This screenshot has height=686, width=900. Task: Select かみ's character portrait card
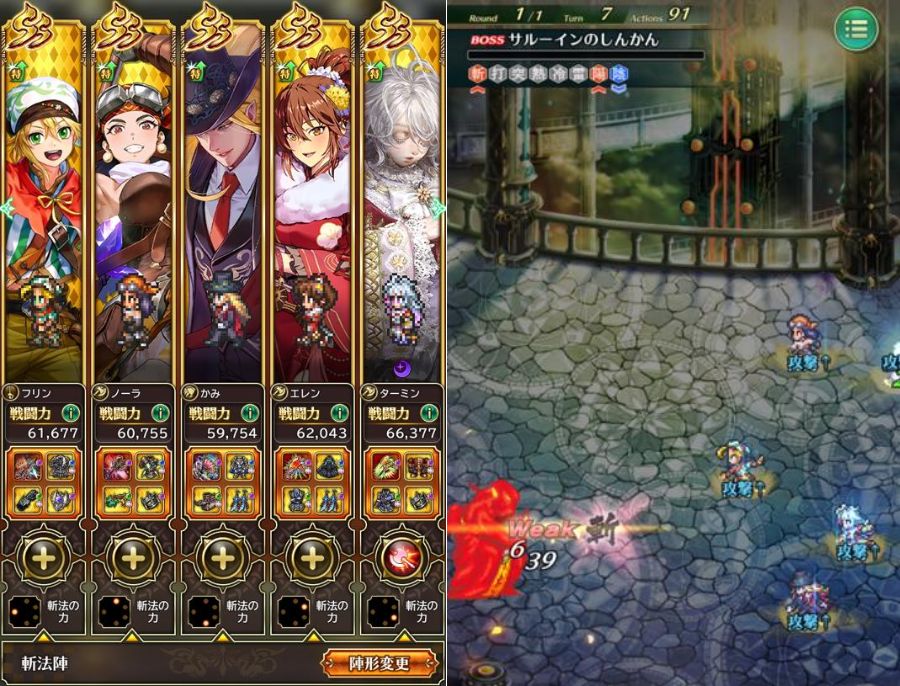[x=222, y=200]
